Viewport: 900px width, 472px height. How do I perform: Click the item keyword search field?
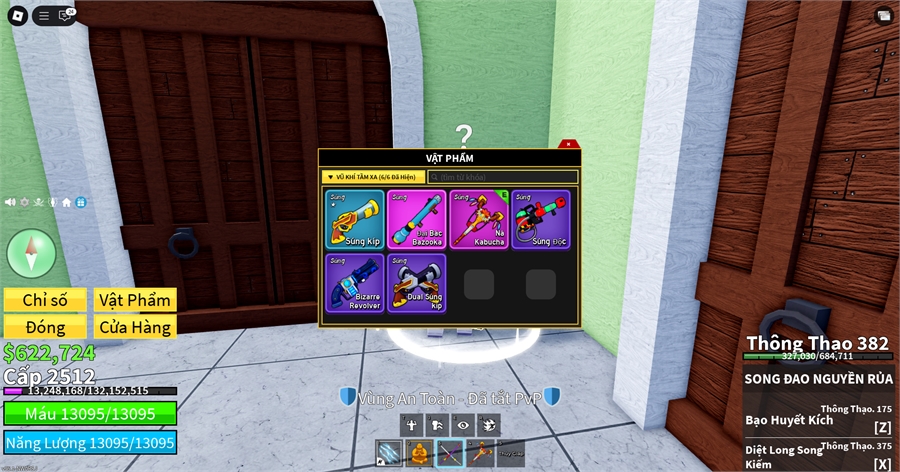tap(503, 177)
